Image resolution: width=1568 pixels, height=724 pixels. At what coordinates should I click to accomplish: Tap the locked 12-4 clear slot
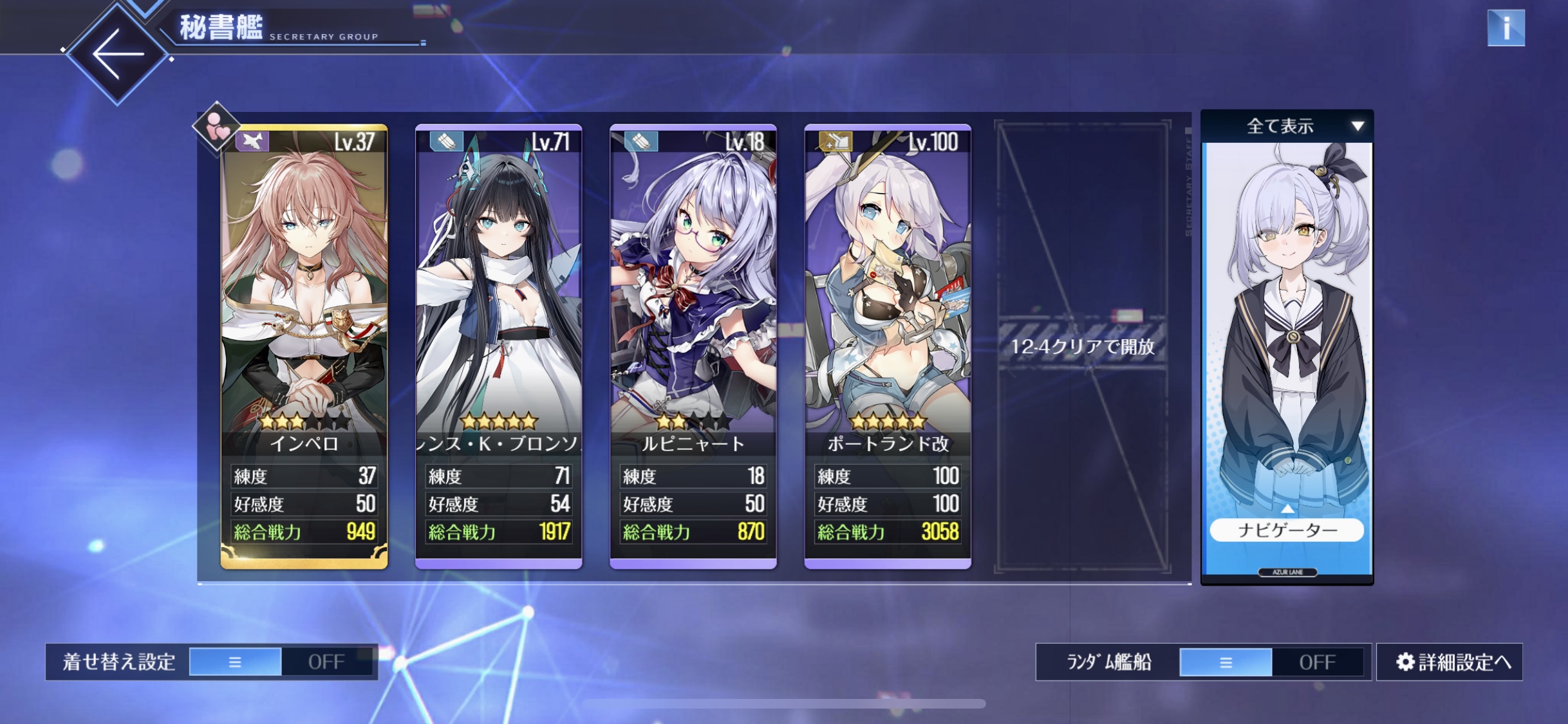1083,346
